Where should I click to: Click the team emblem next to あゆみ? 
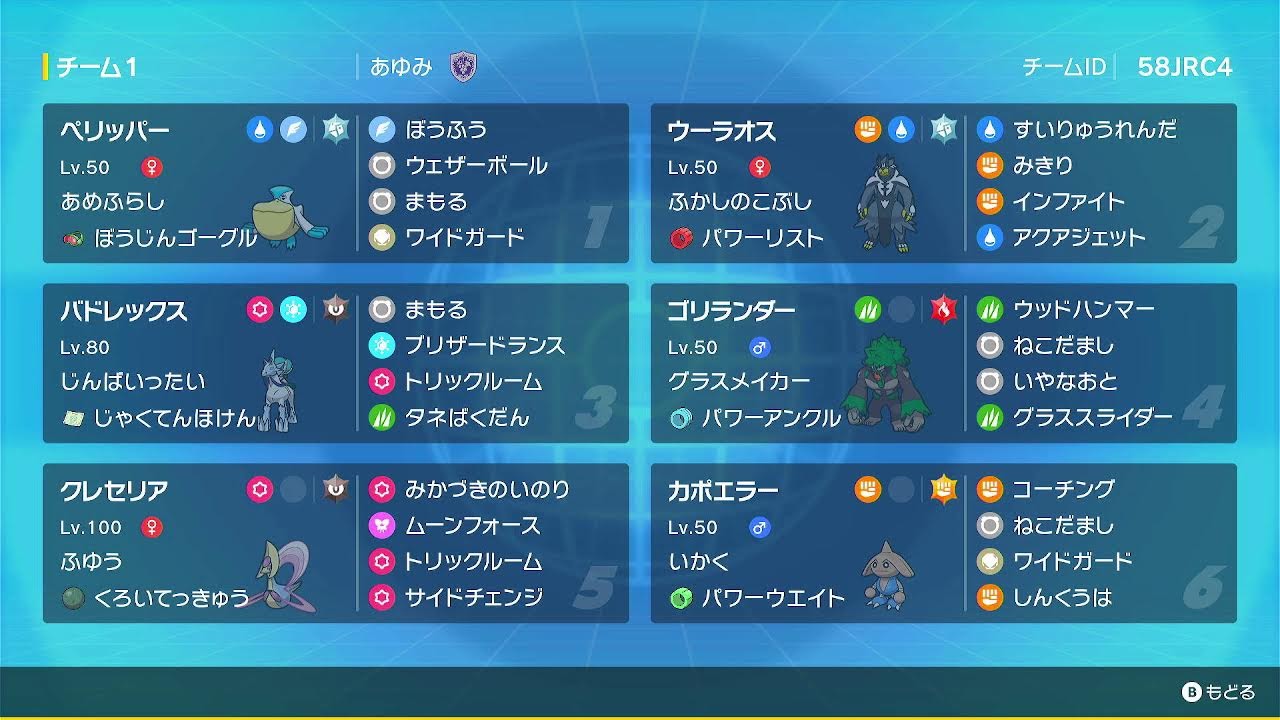pos(464,68)
